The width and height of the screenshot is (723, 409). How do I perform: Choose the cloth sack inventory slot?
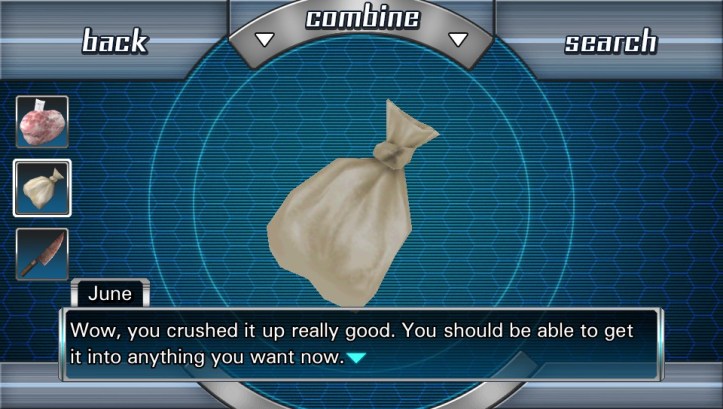(x=42, y=188)
